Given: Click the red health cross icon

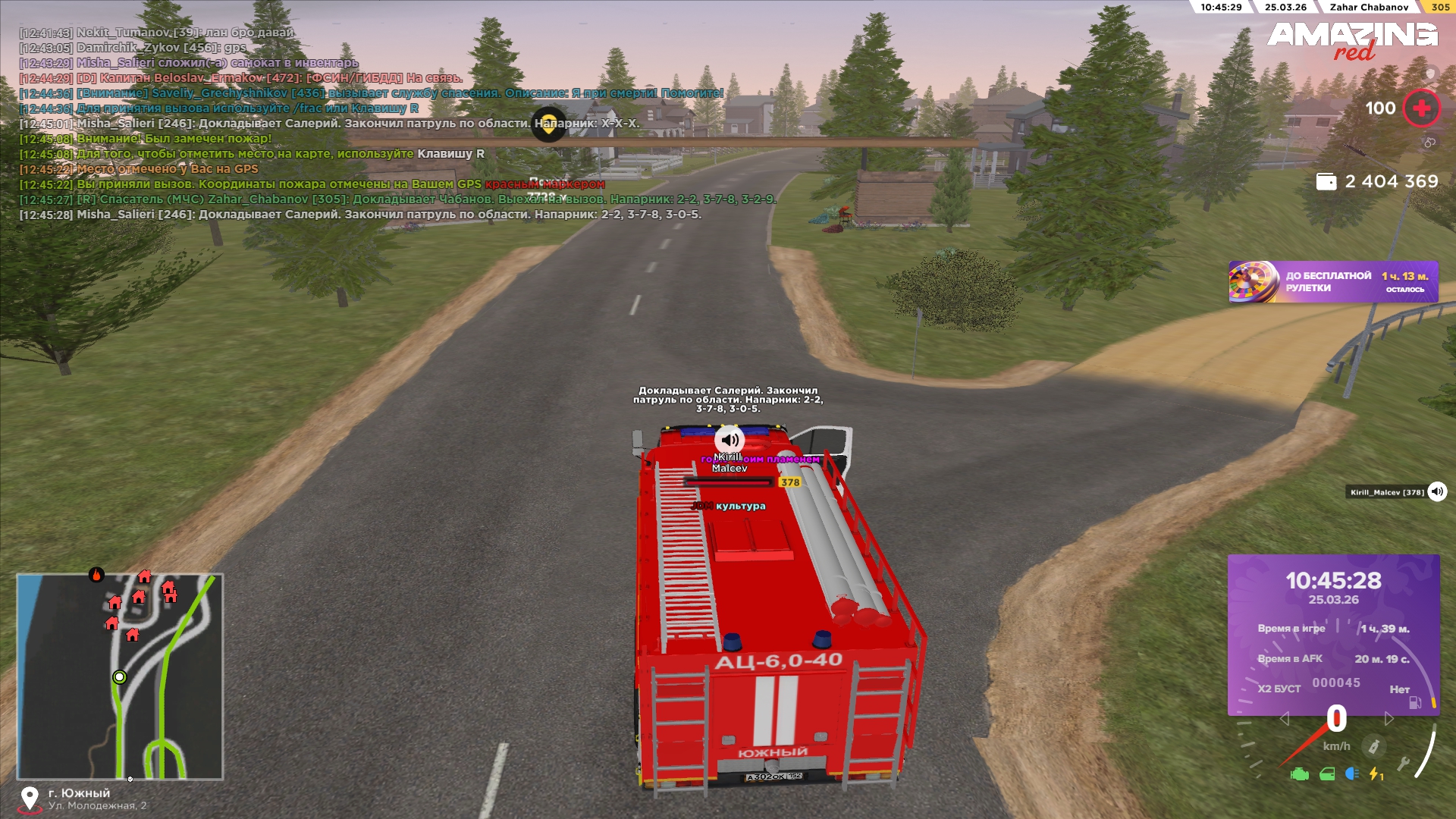Looking at the screenshot, I should point(1421,108).
